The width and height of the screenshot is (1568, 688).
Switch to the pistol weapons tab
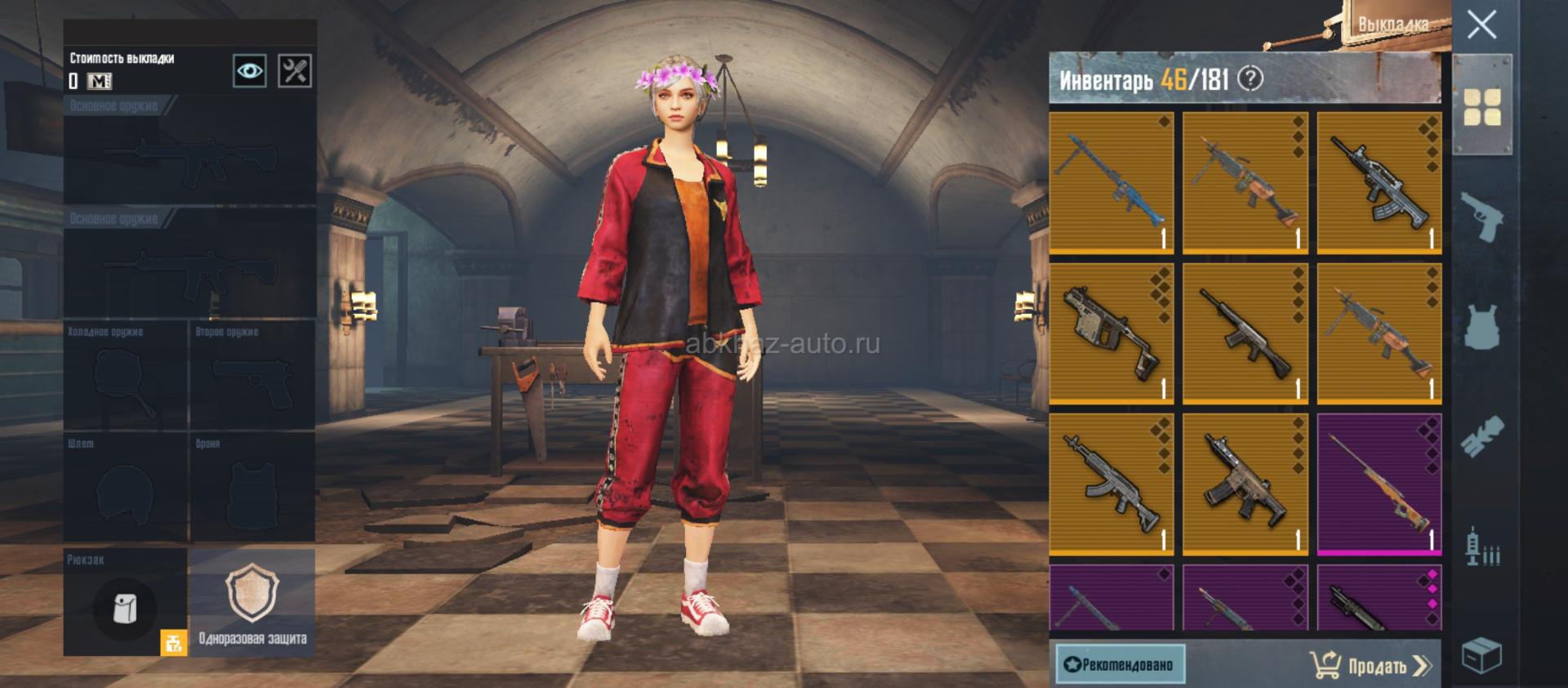pos(1482,216)
